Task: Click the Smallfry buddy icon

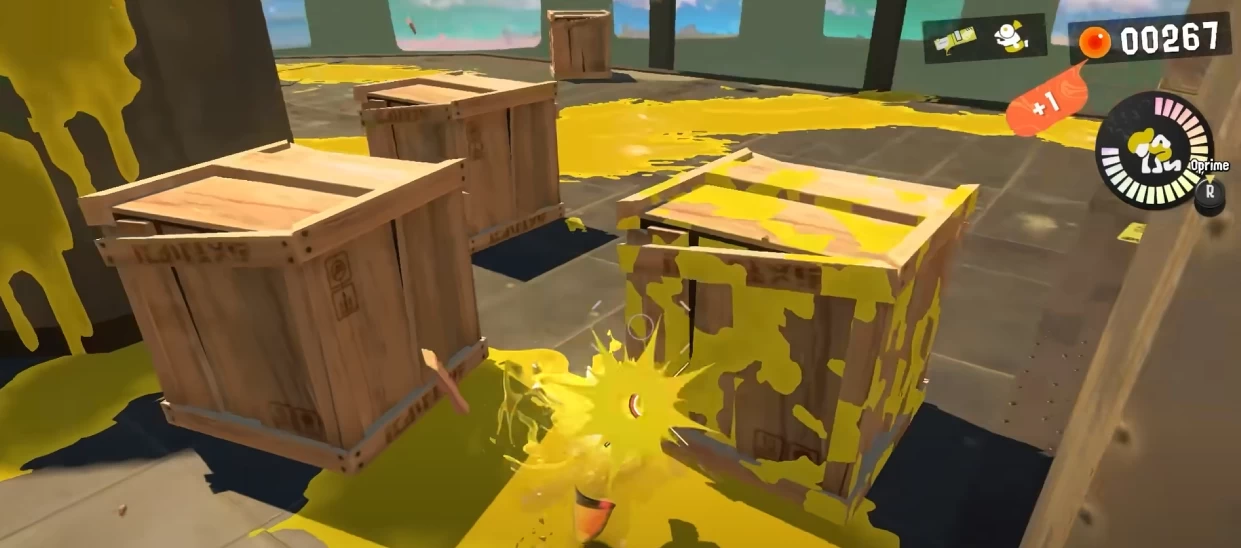Action: (x=1011, y=38)
